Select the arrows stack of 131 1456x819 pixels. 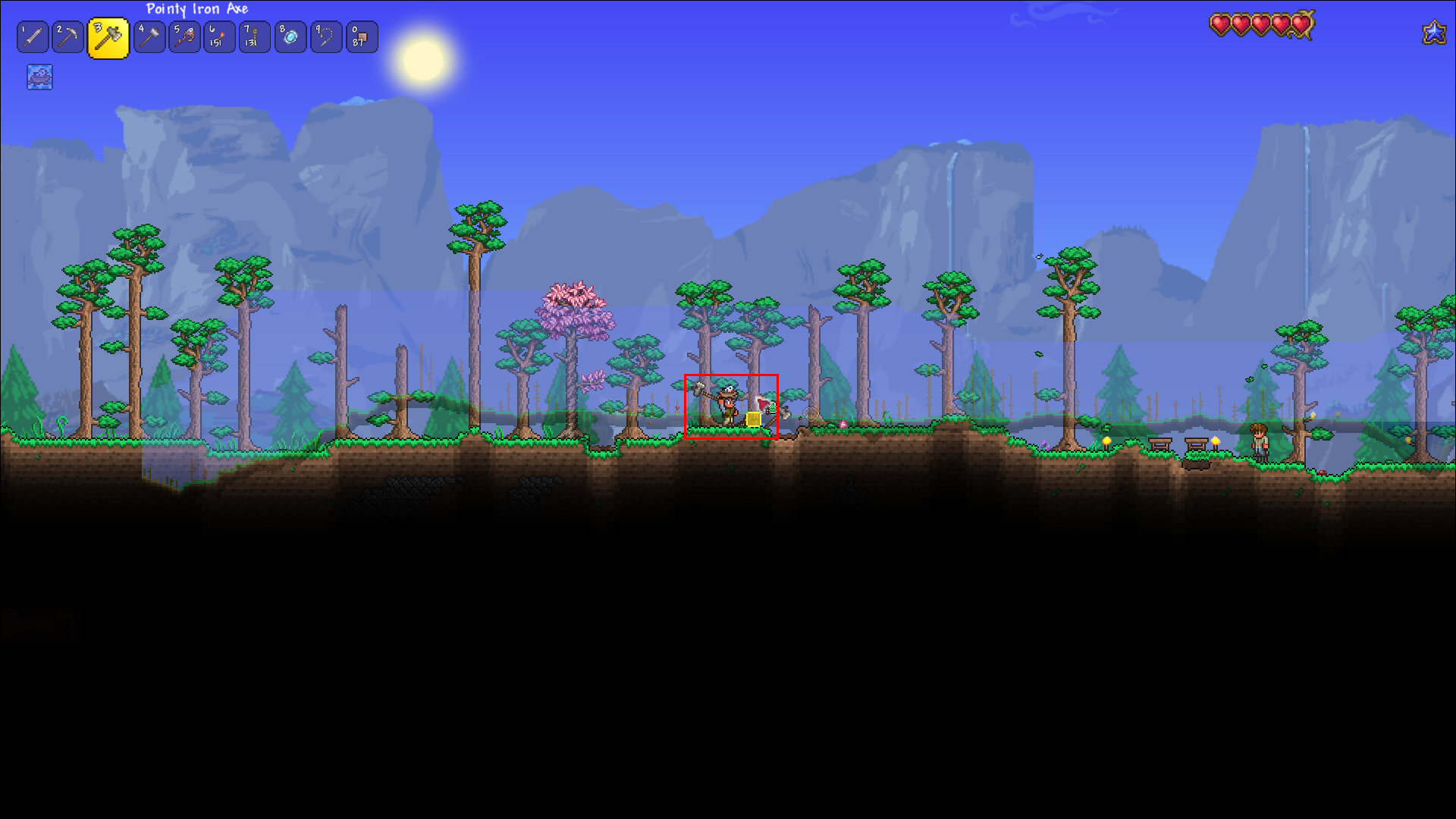(254, 36)
